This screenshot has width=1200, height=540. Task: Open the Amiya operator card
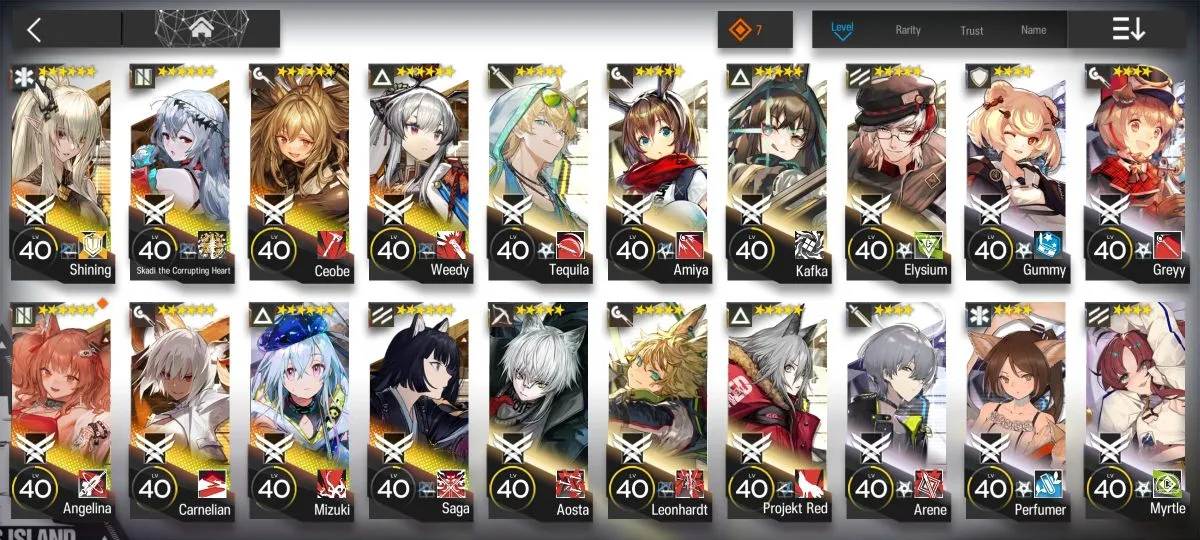[657, 170]
